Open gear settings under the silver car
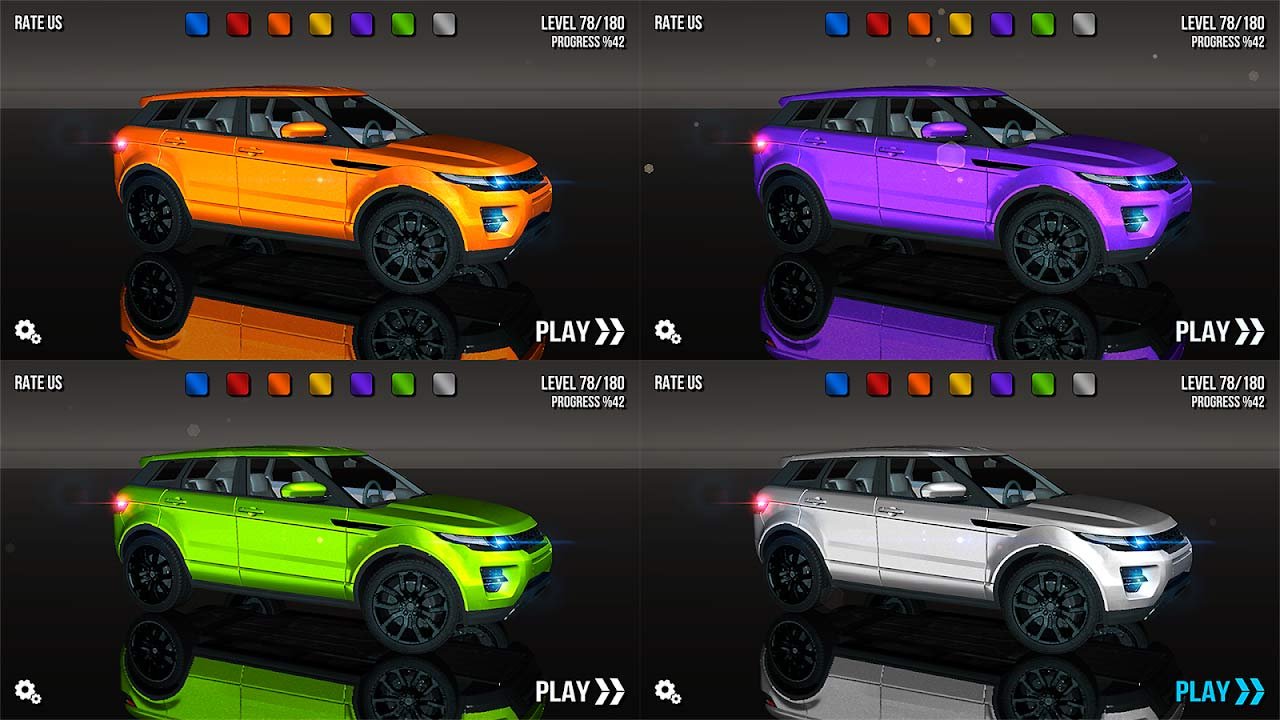The width and height of the screenshot is (1280, 720). (x=668, y=692)
